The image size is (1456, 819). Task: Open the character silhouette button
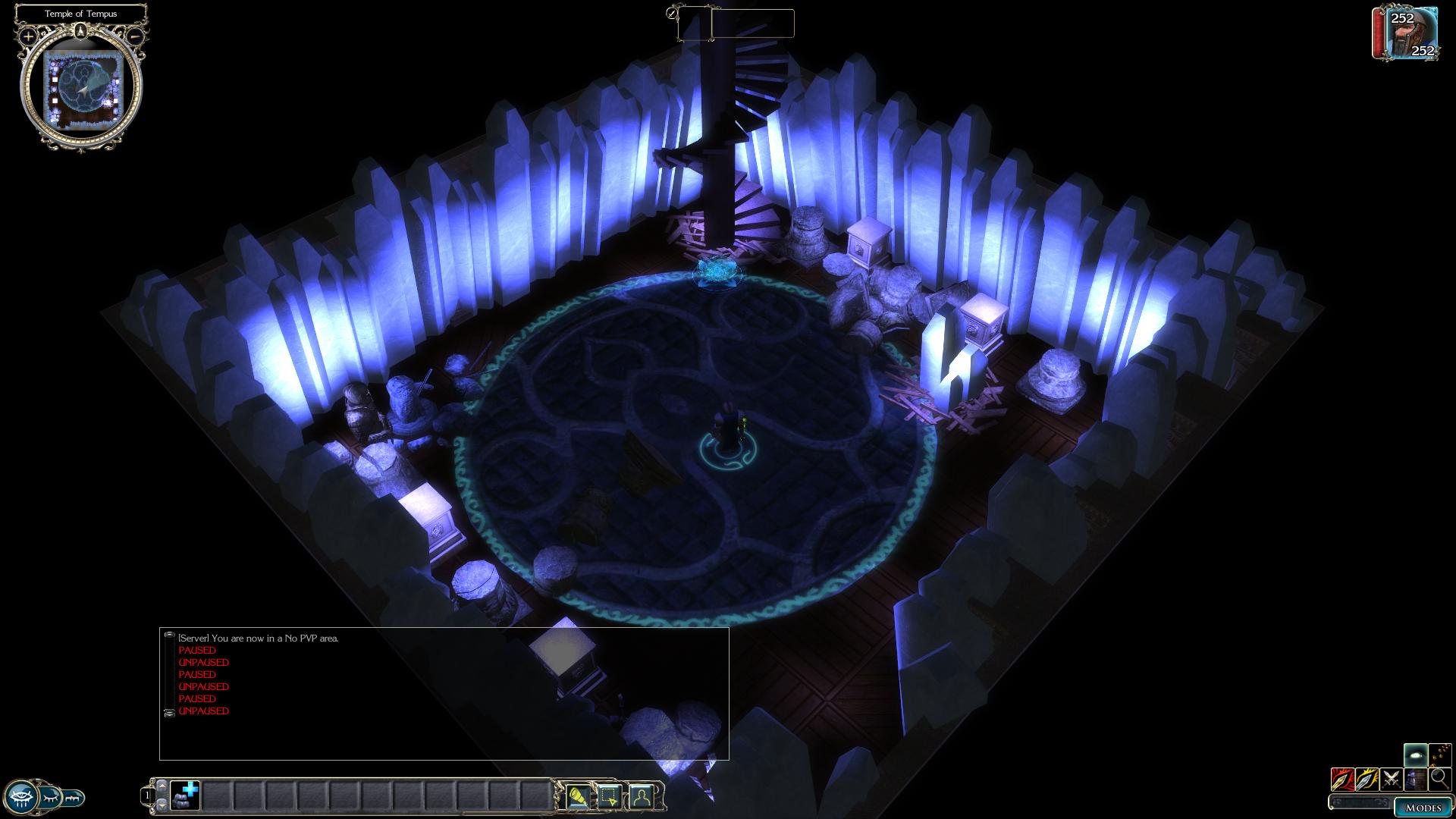tap(641, 796)
